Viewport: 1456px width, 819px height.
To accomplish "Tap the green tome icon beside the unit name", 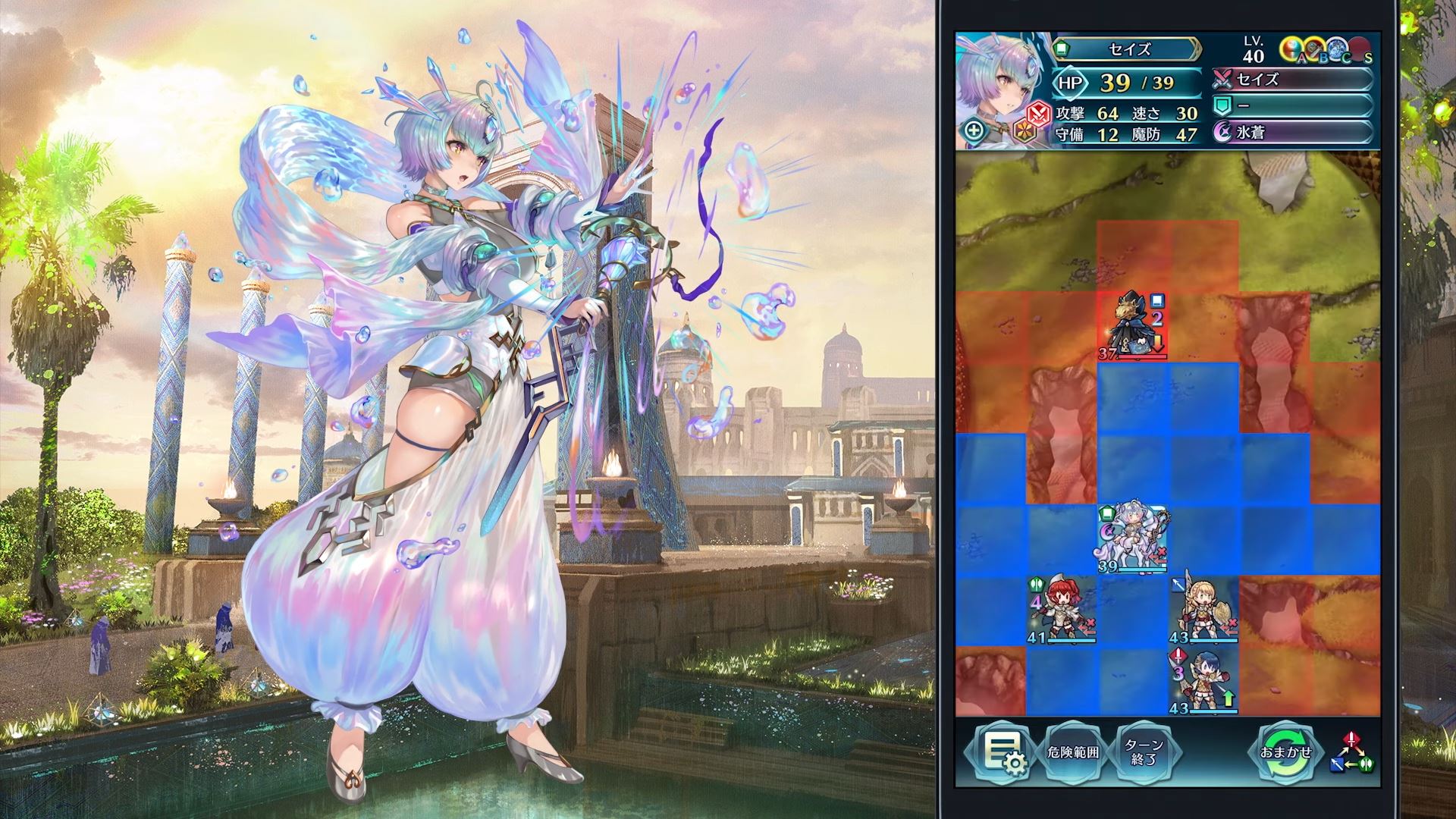I will pos(1062,49).
